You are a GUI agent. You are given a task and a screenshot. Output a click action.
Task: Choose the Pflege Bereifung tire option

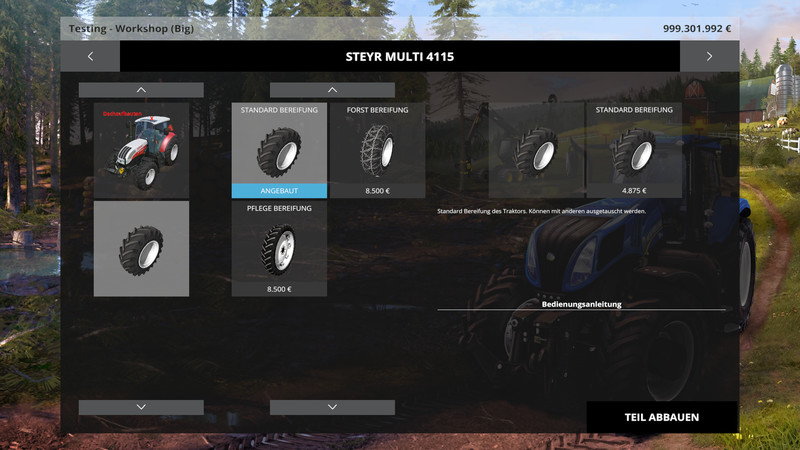point(279,248)
